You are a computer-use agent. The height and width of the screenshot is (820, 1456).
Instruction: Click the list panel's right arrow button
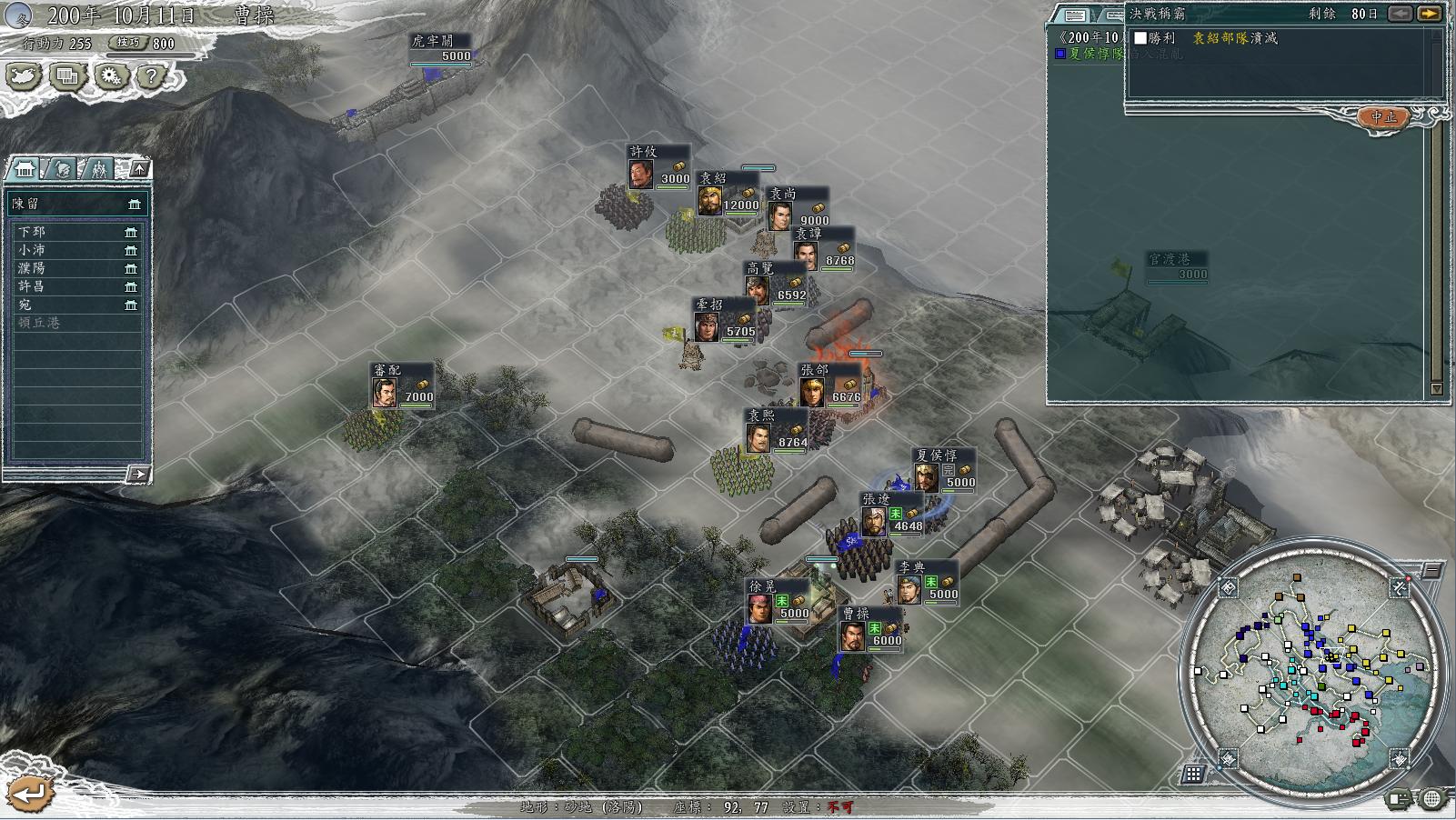[137, 474]
